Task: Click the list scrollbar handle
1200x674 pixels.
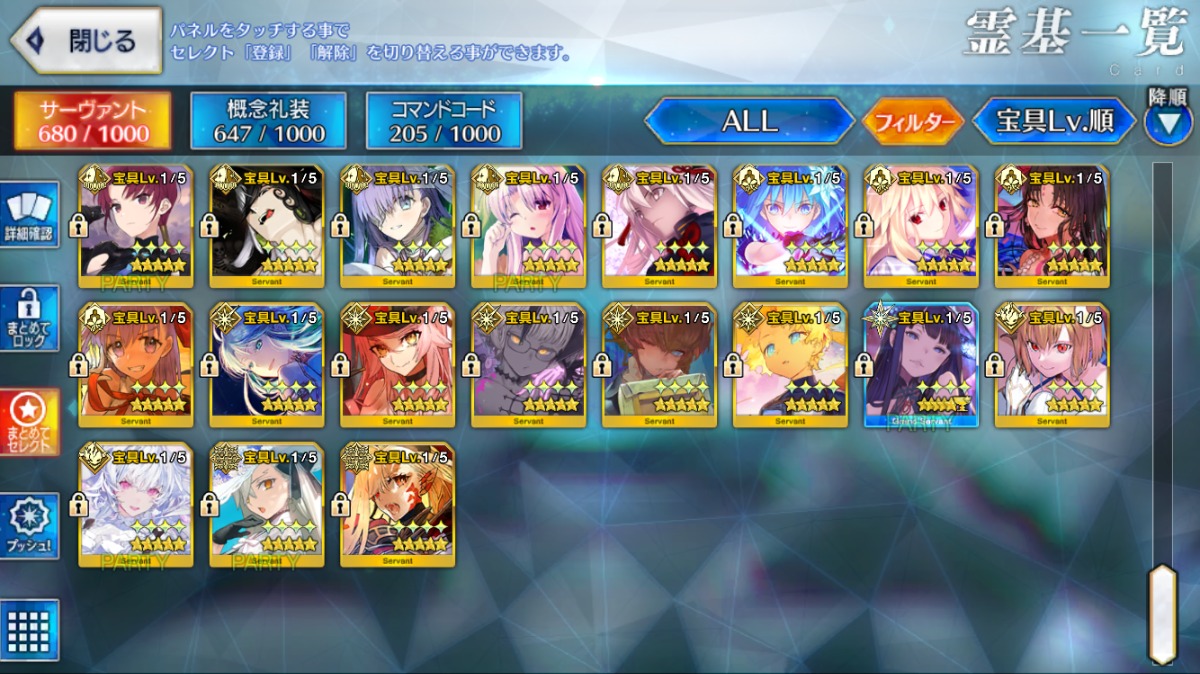Action: pos(1162,613)
